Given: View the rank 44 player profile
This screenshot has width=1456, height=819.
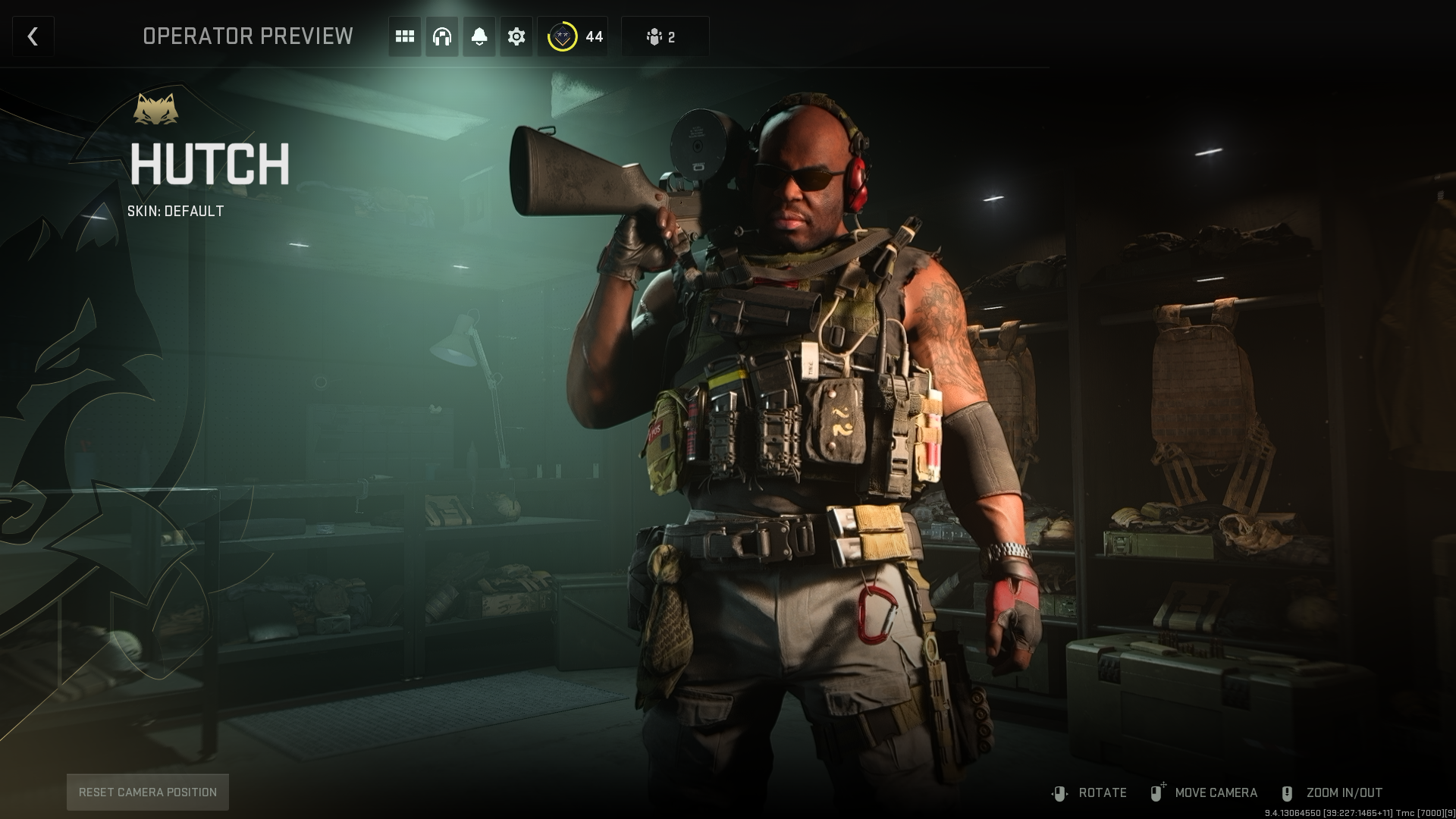Looking at the screenshot, I should point(573,36).
